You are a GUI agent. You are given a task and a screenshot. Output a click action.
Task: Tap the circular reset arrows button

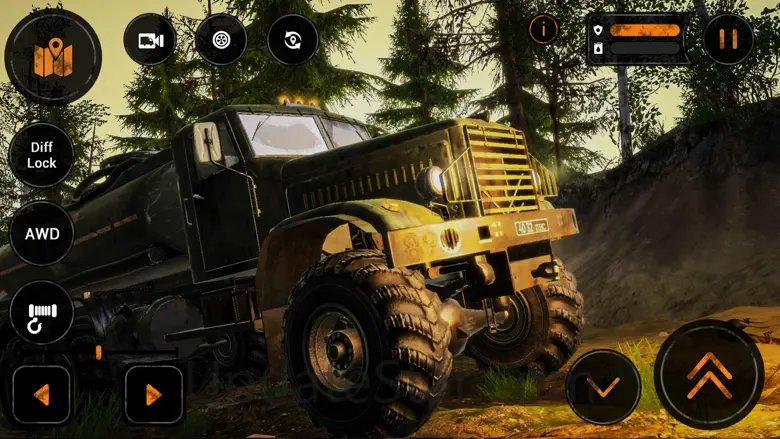(x=293, y=40)
